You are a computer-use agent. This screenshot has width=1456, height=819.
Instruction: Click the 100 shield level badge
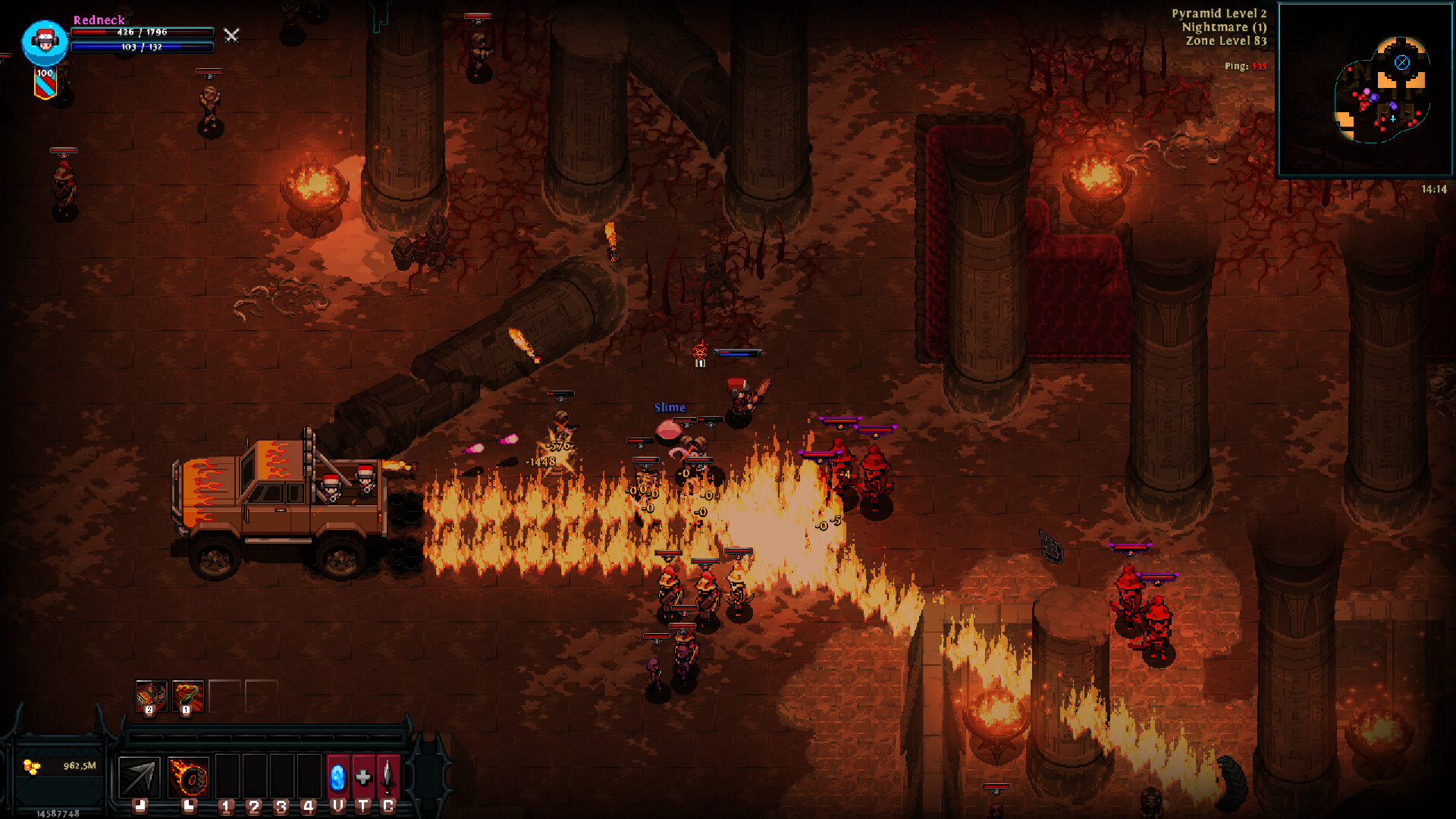point(44,73)
